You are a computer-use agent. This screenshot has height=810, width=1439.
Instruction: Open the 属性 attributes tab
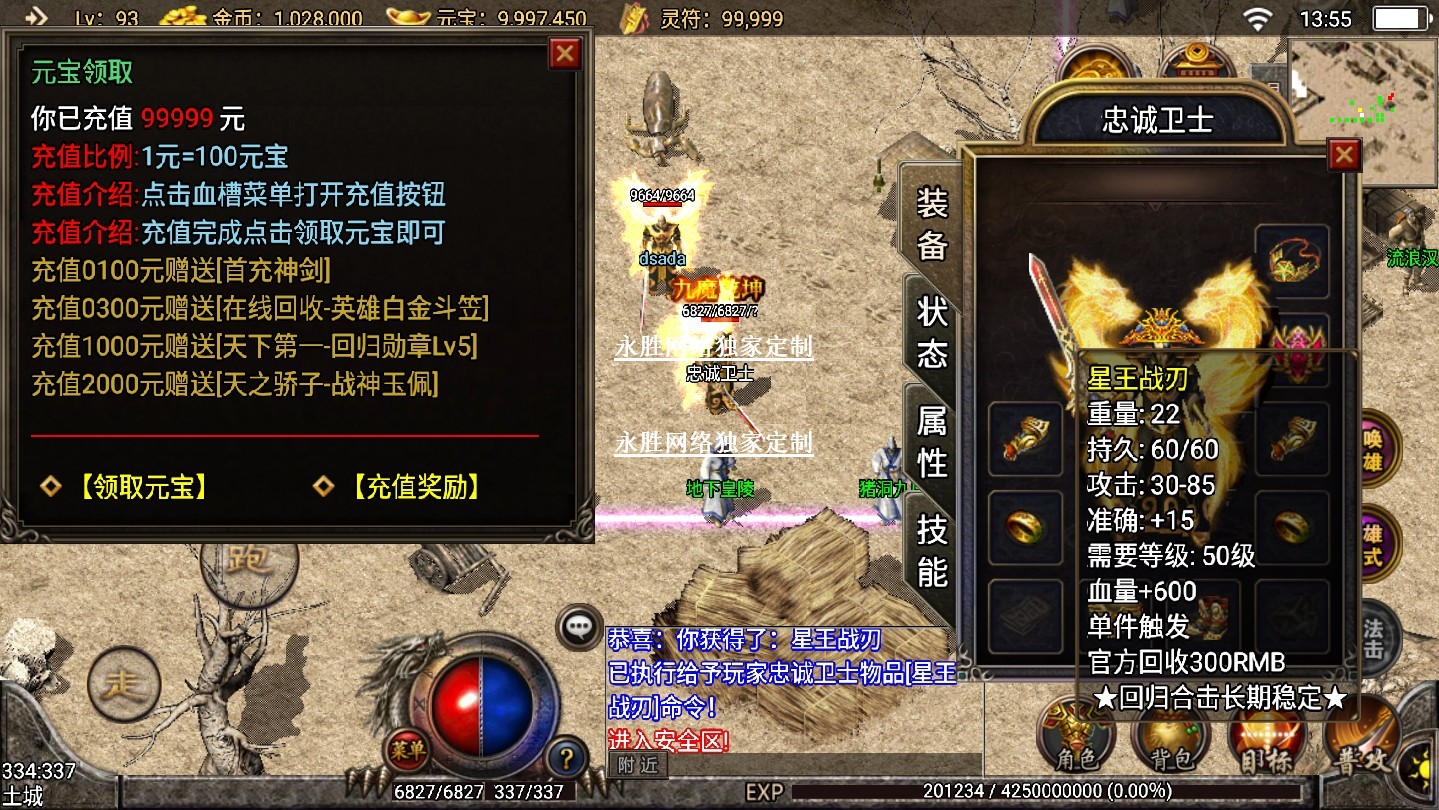(x=932, y=442)
